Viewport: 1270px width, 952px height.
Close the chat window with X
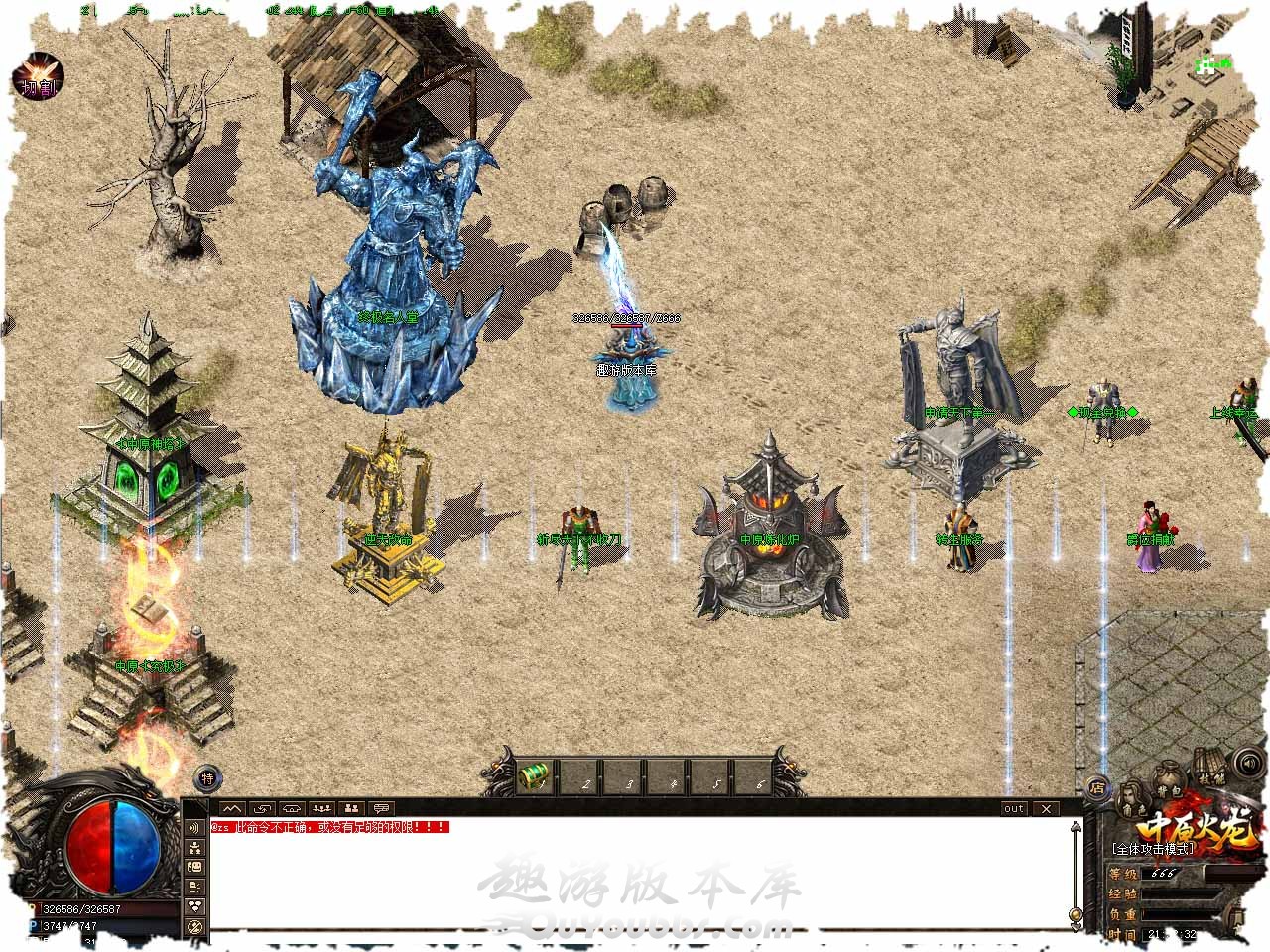click(1045, 808)
